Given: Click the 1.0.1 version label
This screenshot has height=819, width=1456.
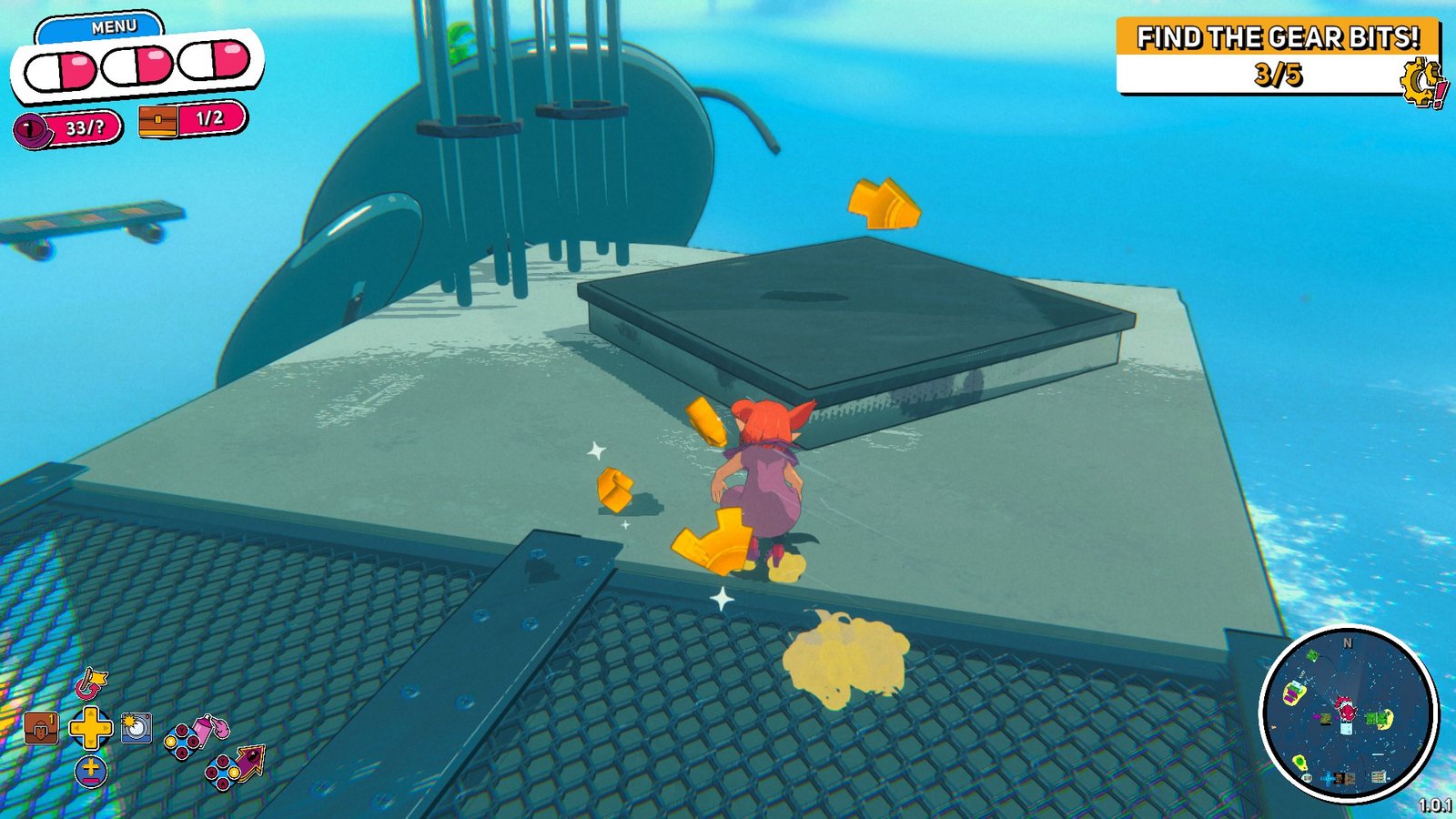Looking at the screenshot, I should coord(1436,804).
